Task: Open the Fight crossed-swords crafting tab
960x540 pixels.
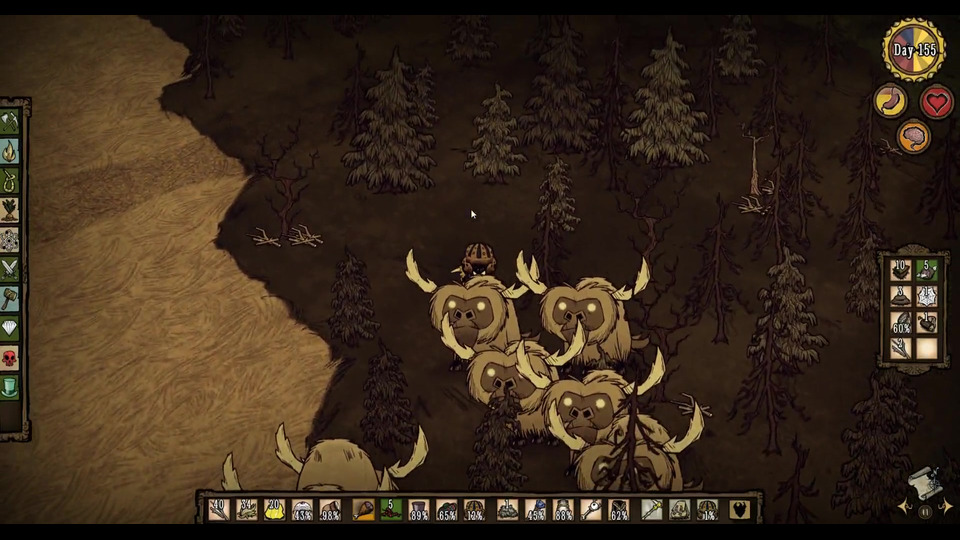Action: (x=10, y=269)
